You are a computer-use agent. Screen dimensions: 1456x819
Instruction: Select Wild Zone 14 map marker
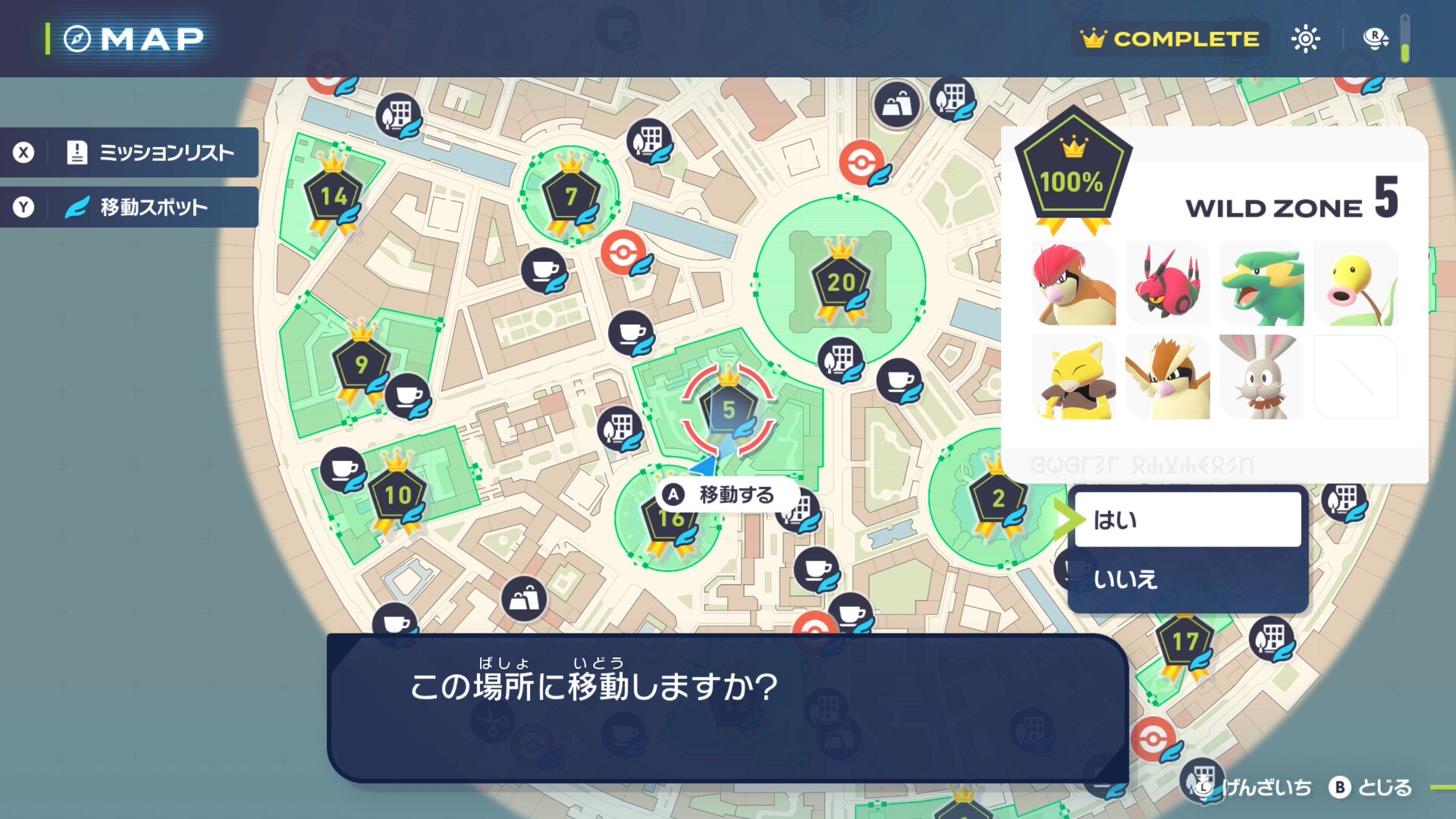[x=333, y=198]
